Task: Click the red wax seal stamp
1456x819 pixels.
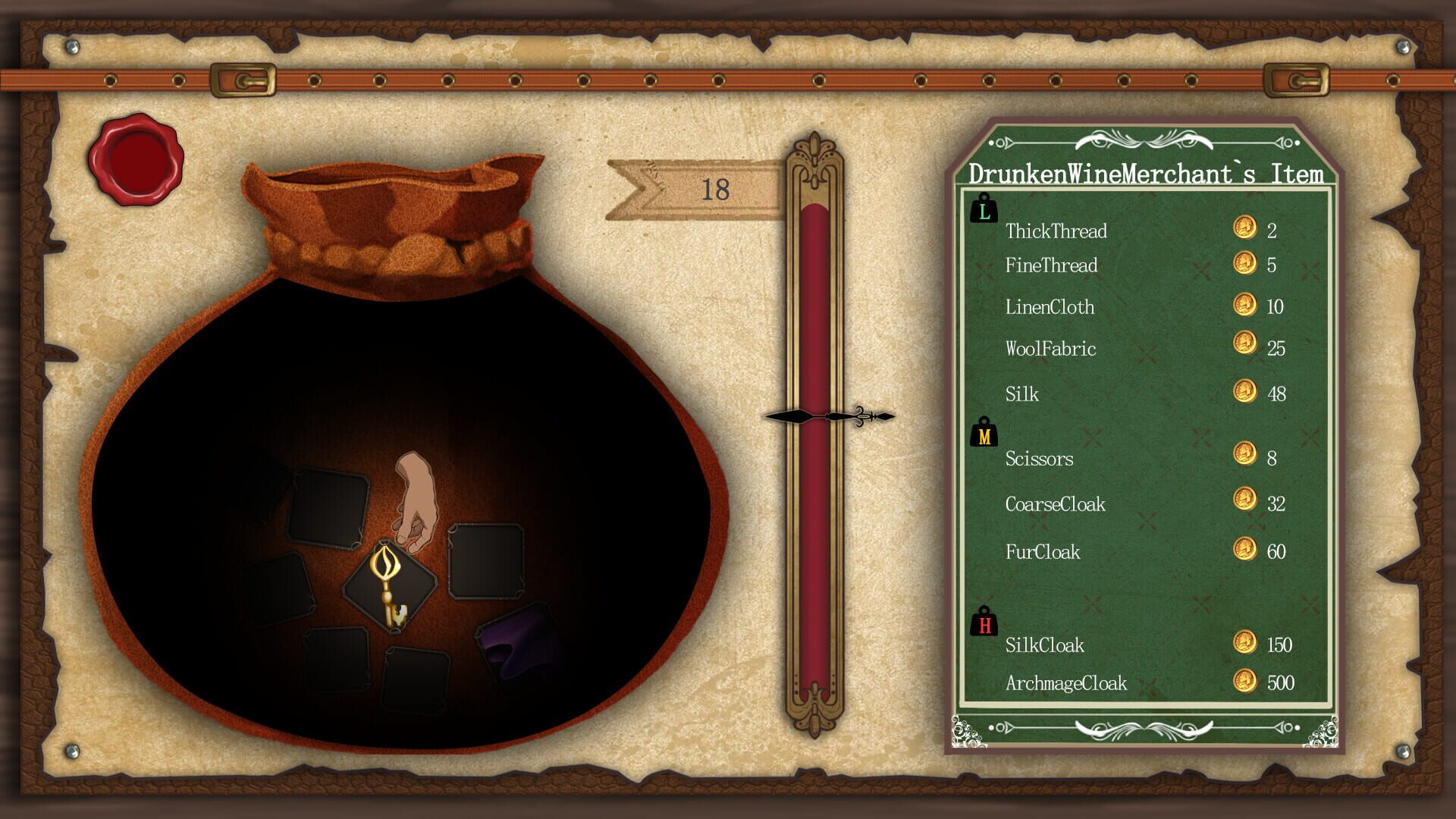Action: [138, 159]
